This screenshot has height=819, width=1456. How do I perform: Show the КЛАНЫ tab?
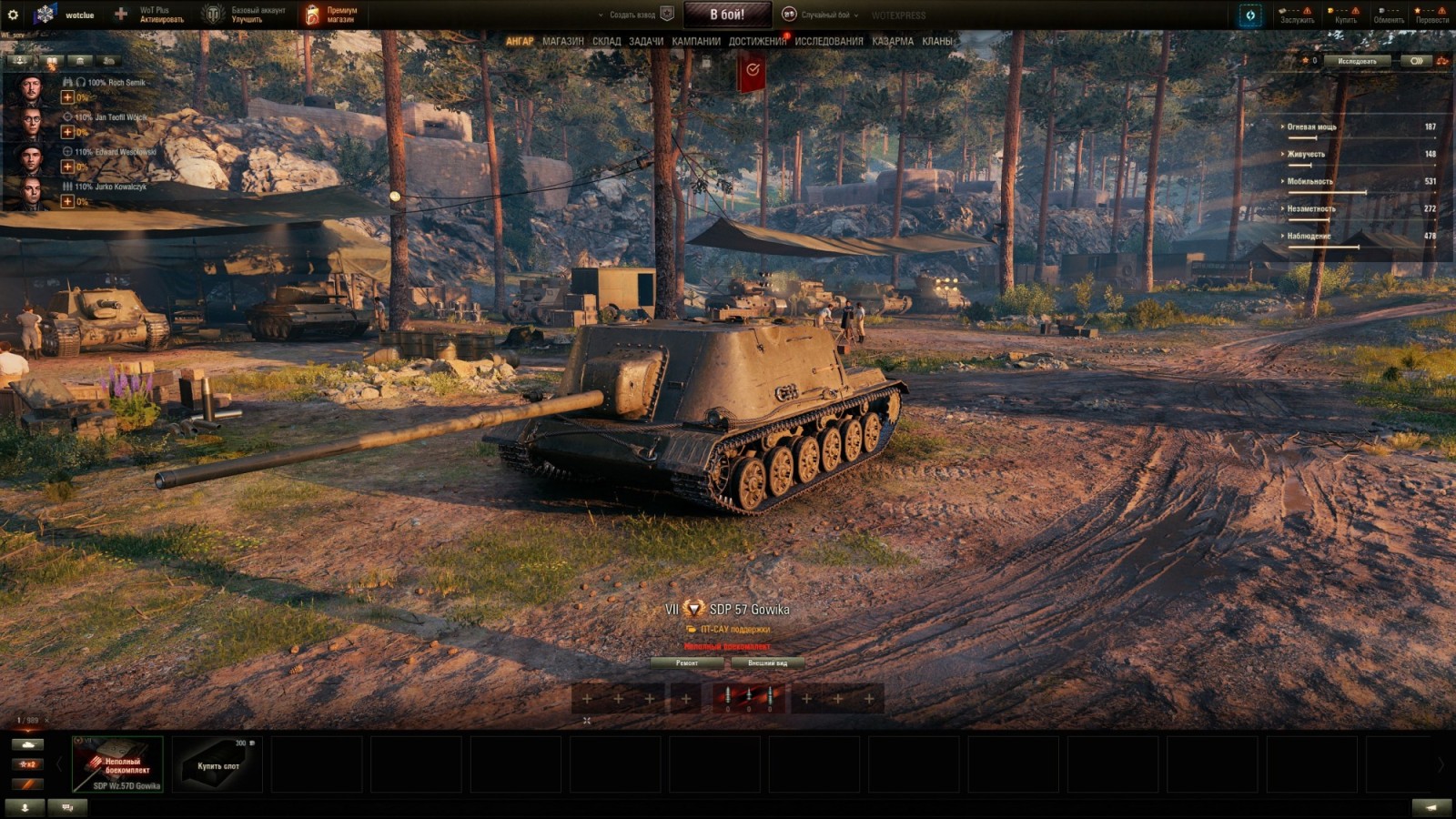936,41
